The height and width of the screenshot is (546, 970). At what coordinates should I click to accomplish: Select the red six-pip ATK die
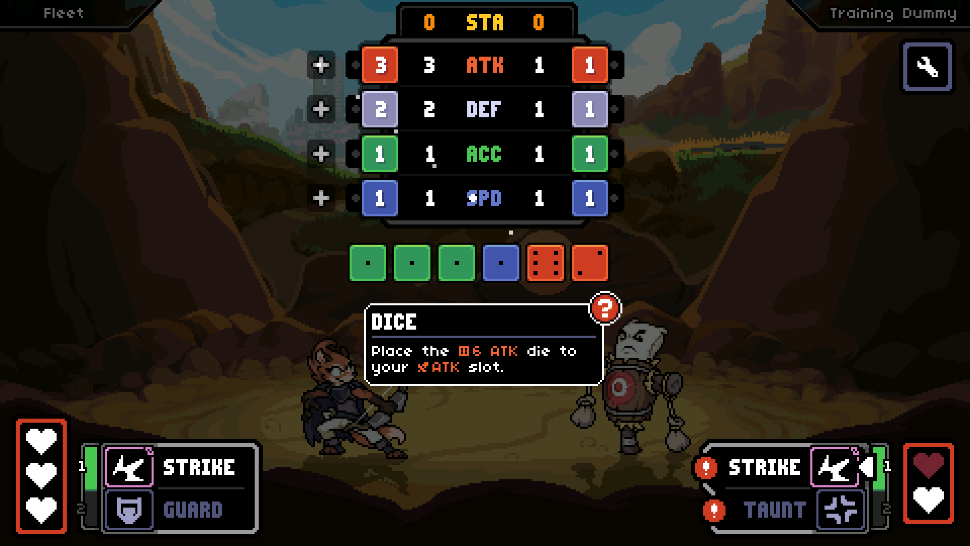point(546,262)
